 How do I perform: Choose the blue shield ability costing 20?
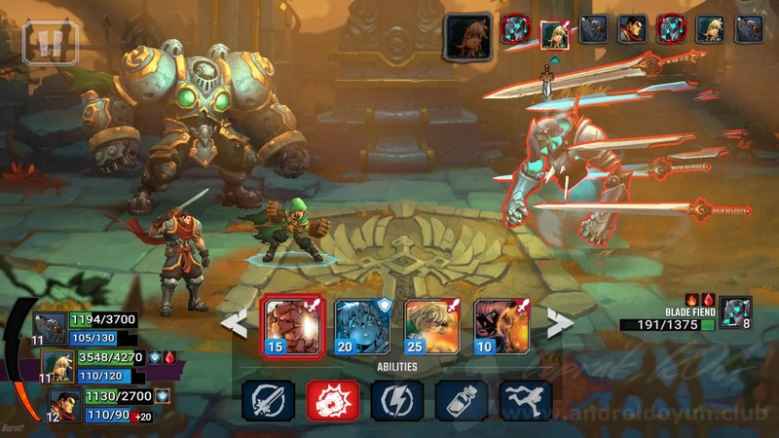[x=362, y=327]
